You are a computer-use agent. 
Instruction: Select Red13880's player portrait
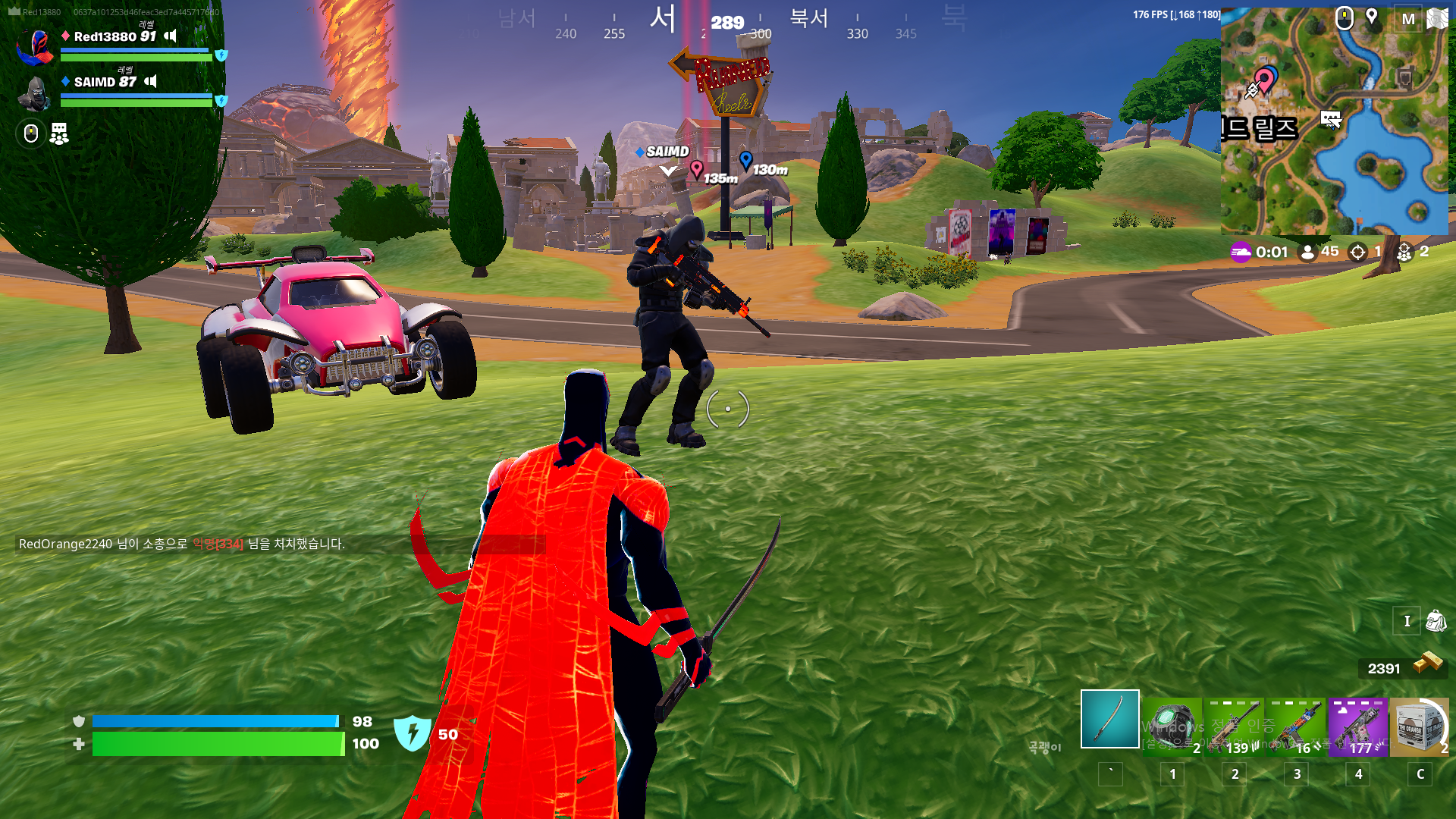[x=36, y=47]
